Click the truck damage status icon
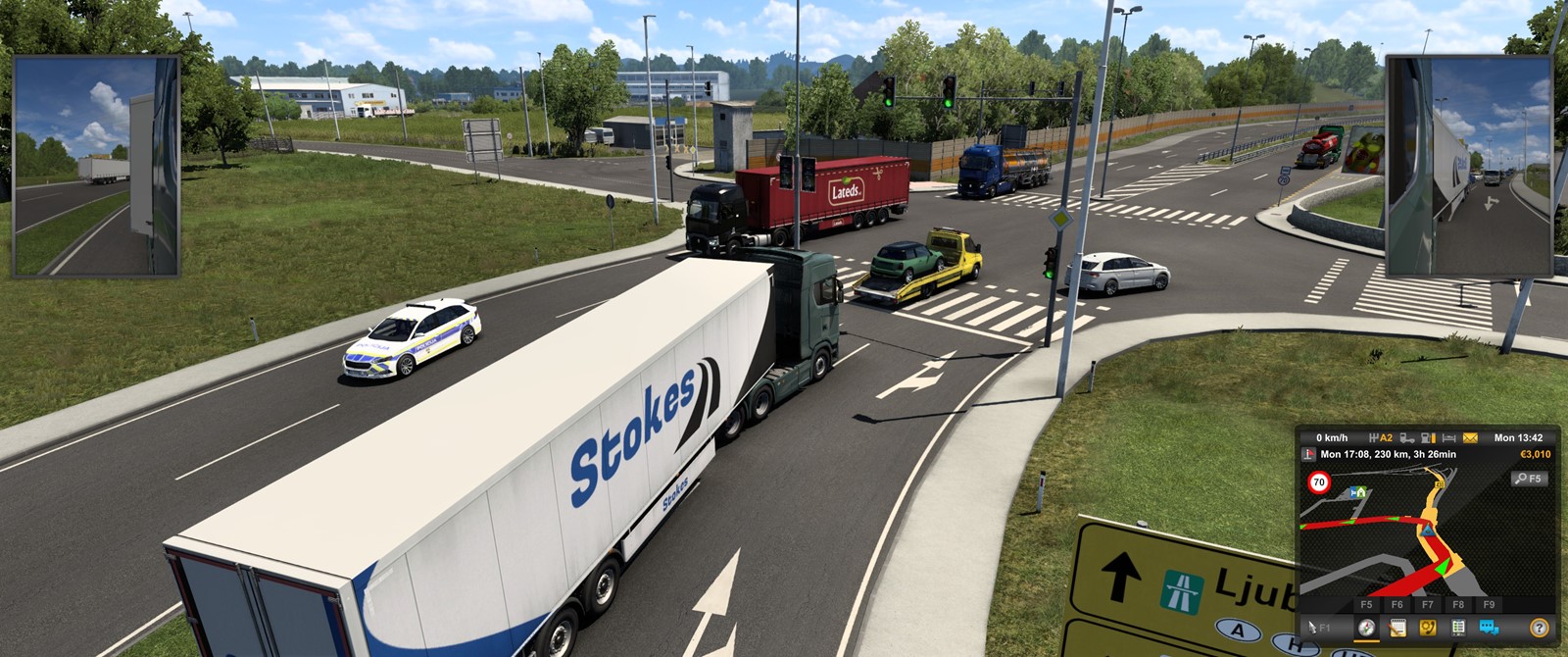 (1407, 437)
